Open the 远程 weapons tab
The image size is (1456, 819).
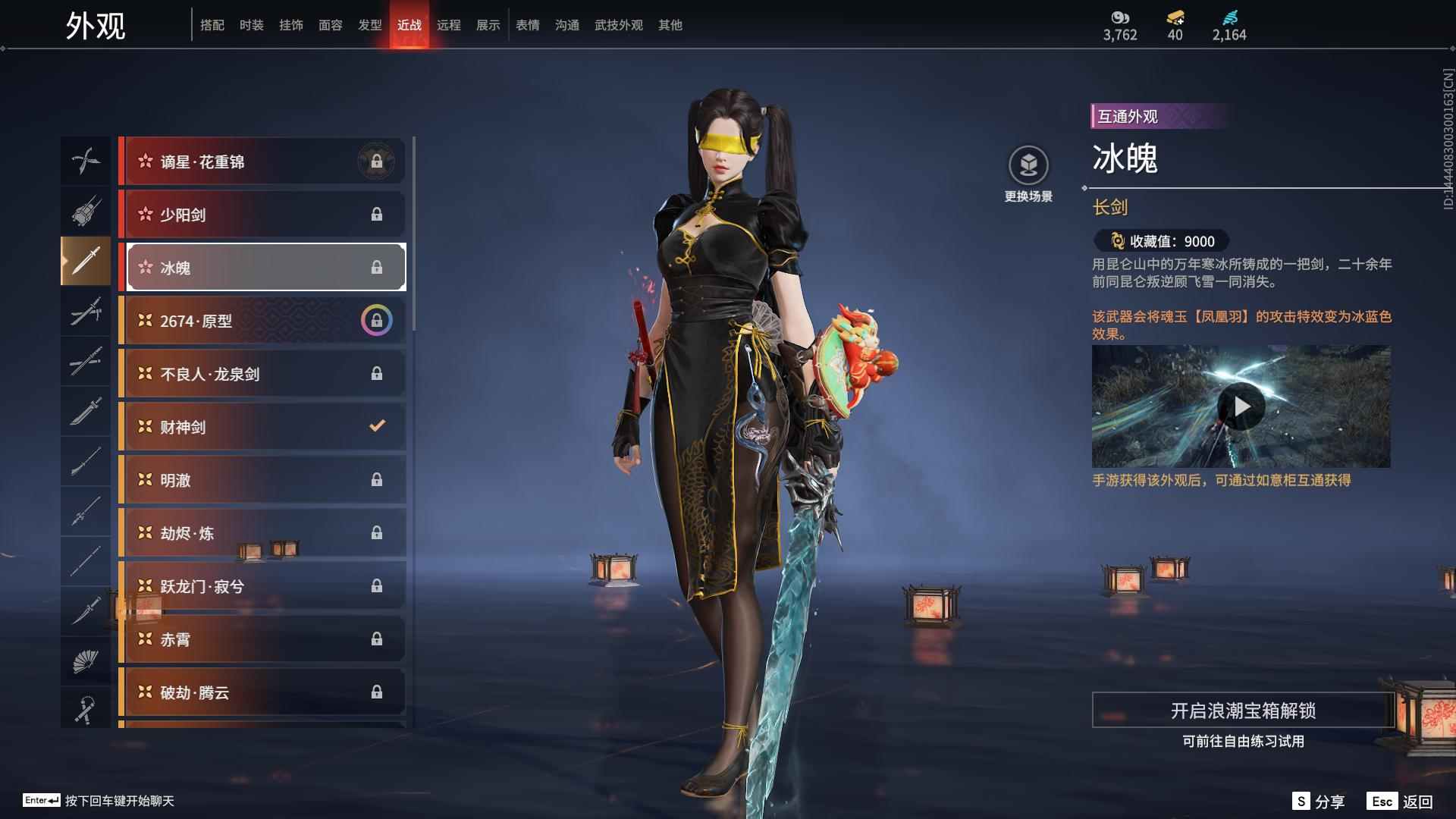point(449,25)
